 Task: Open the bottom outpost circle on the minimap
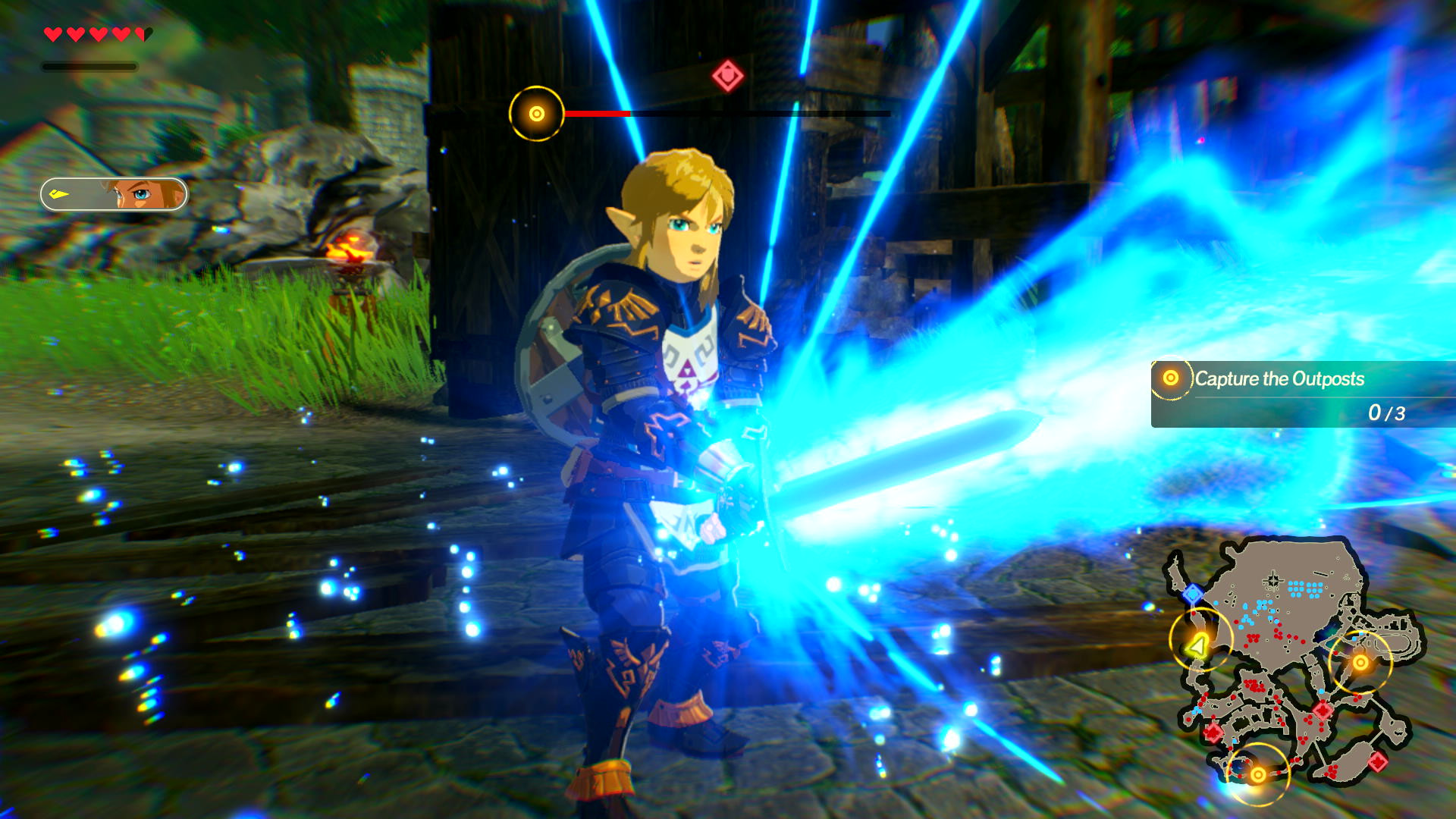pos(1257,773)
